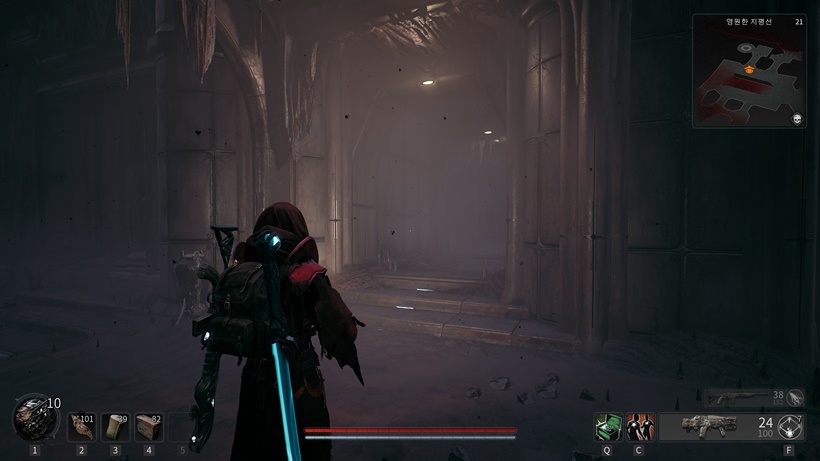820x461 pixels.
Task: Use the consumable with 101 count
Action: pyautogui.click(x=81, y=427)
